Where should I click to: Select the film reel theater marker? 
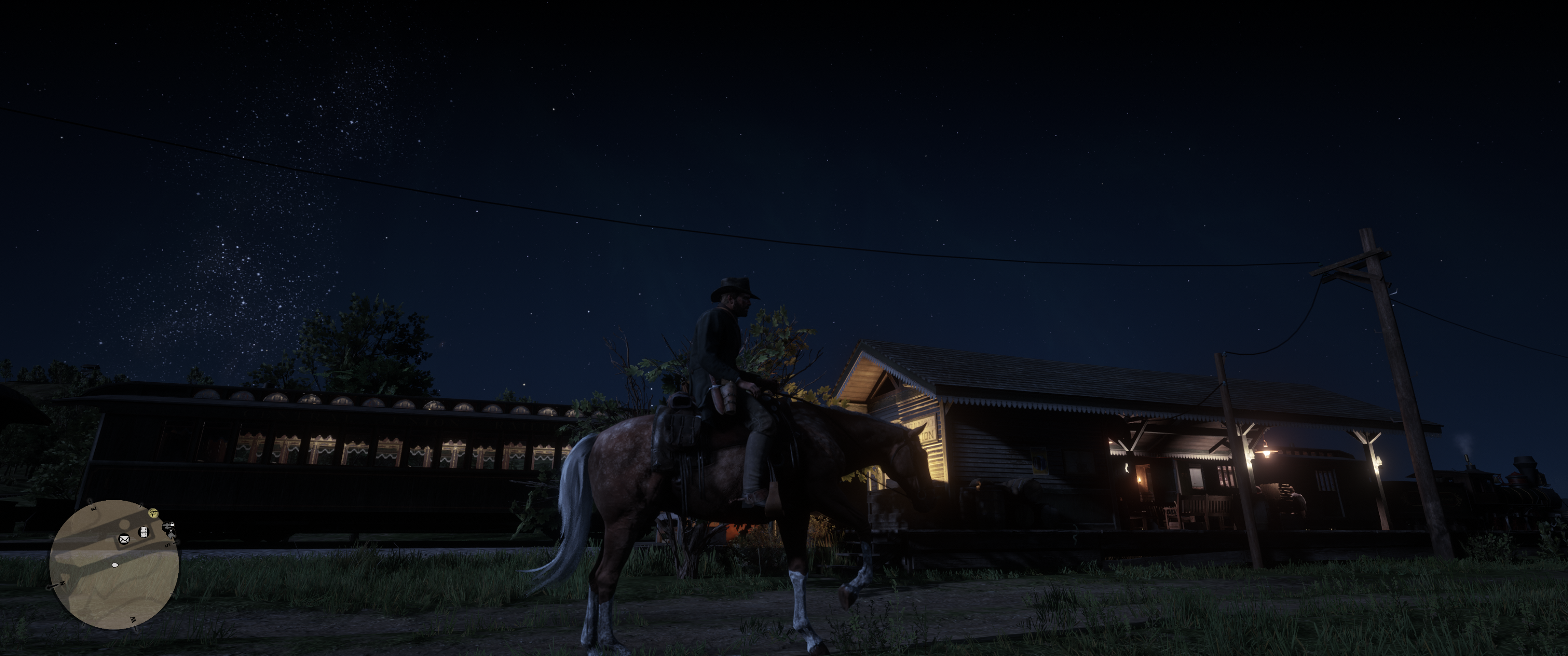coord(144,533)
